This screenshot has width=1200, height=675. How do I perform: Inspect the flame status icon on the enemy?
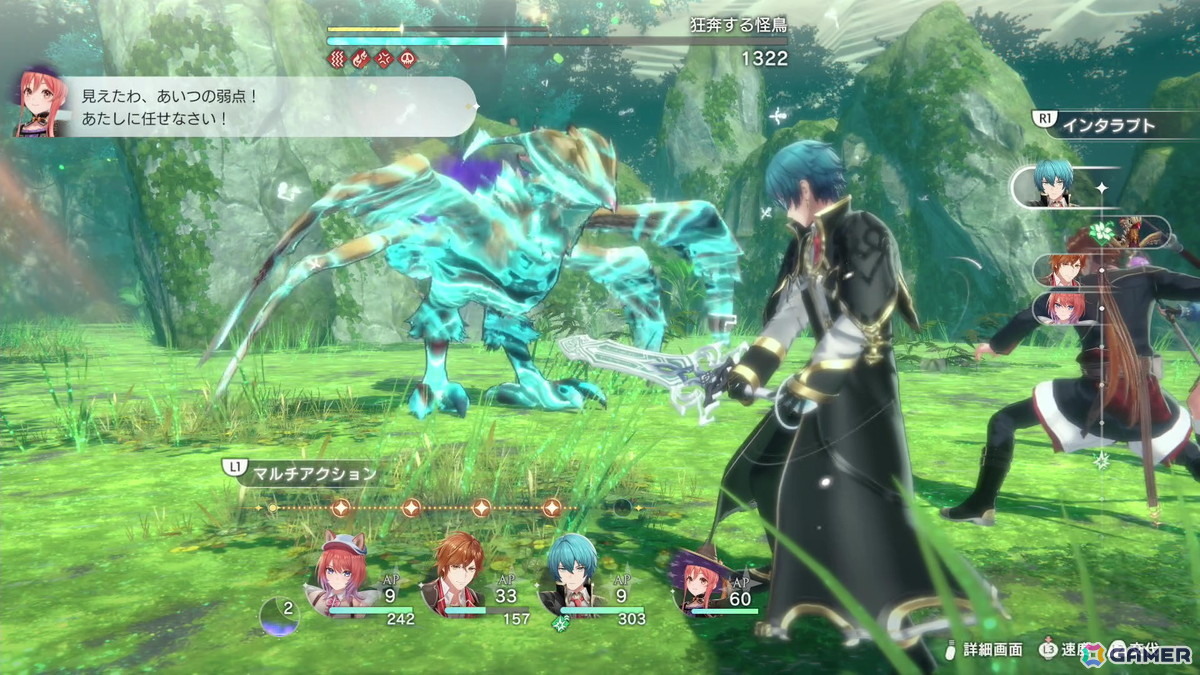click(x=361, y=59)
